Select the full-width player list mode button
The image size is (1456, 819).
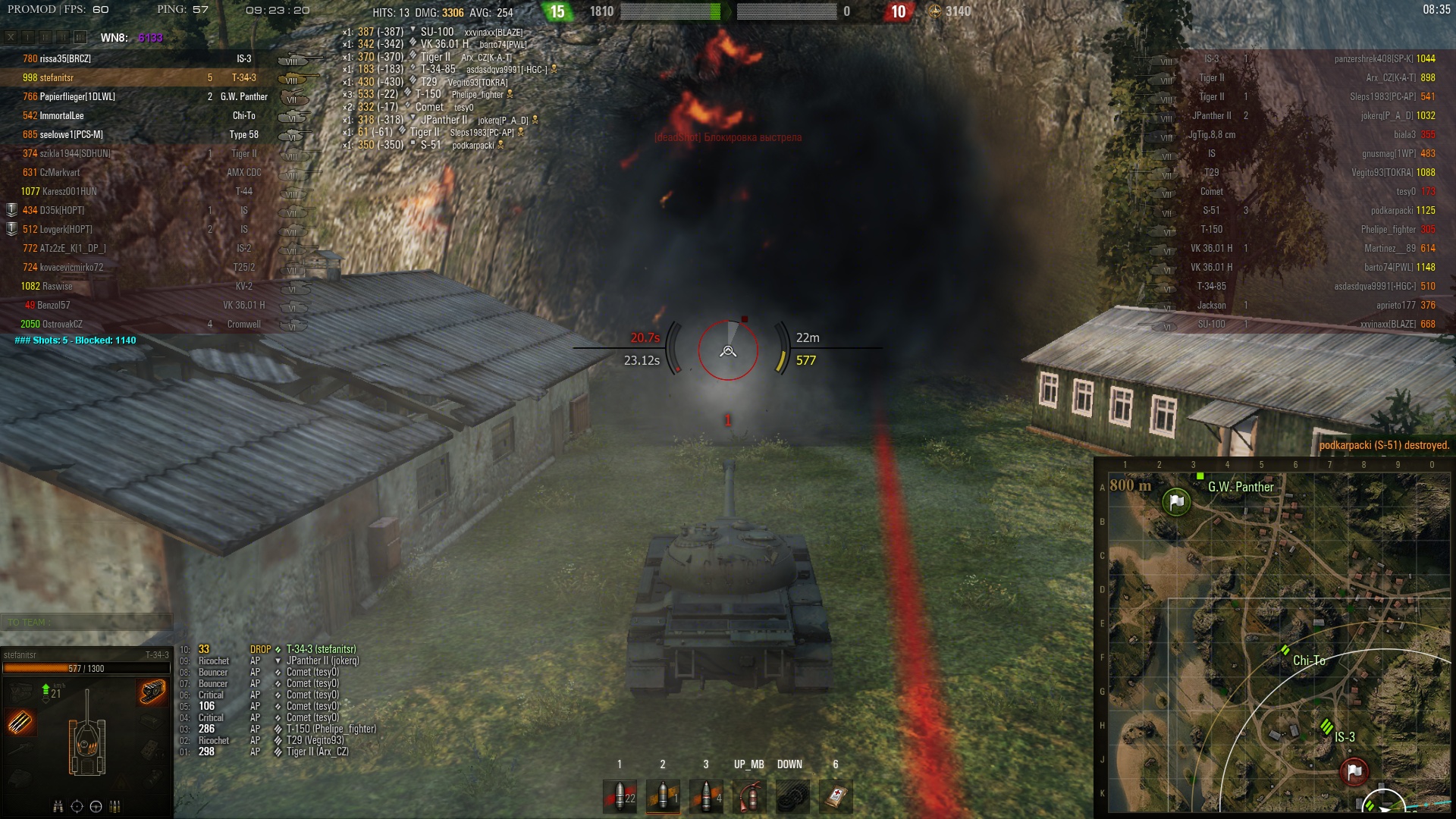pyautogui.click(x=80, y=37)
